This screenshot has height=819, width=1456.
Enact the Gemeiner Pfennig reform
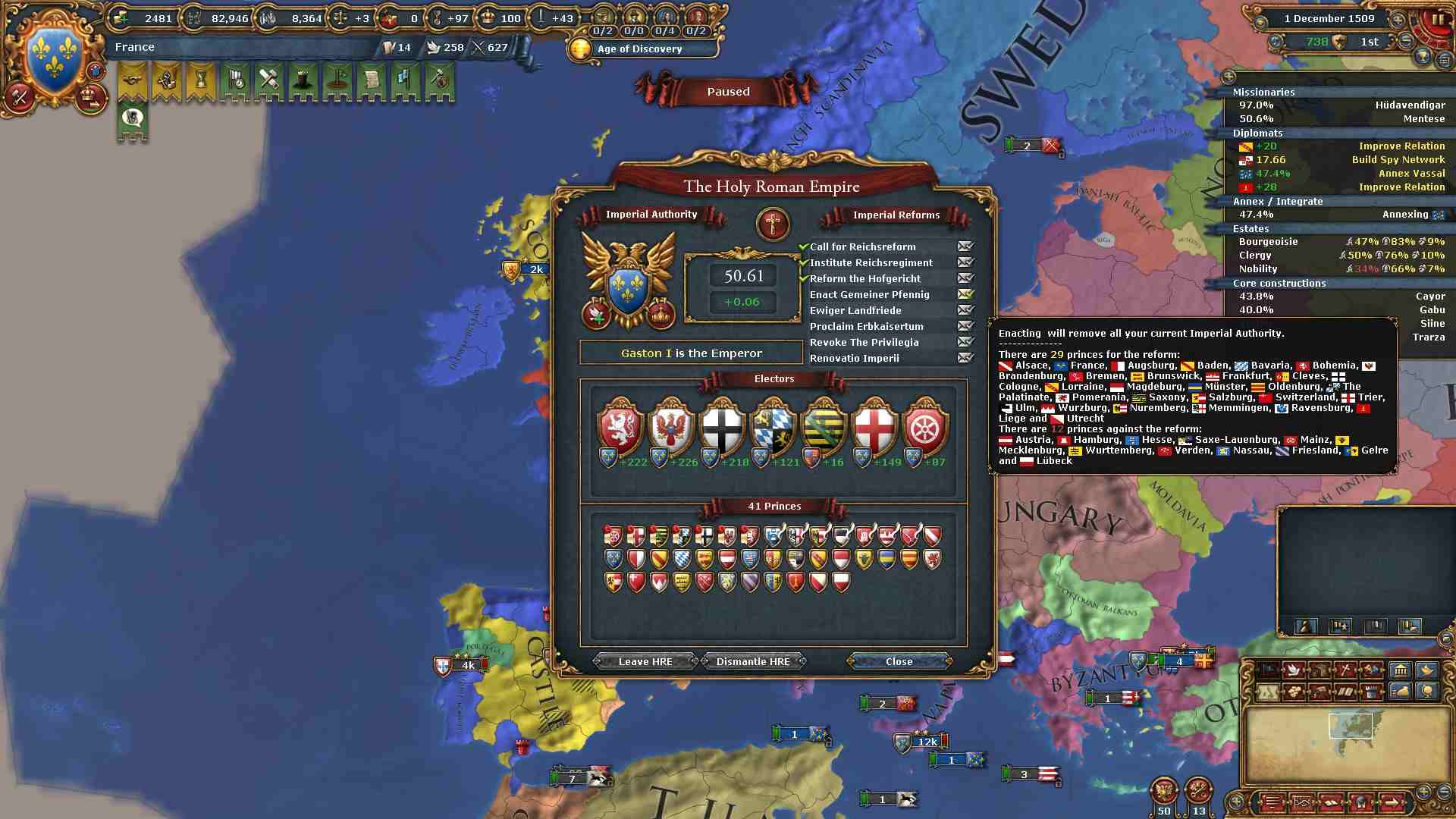coord(965,294)
